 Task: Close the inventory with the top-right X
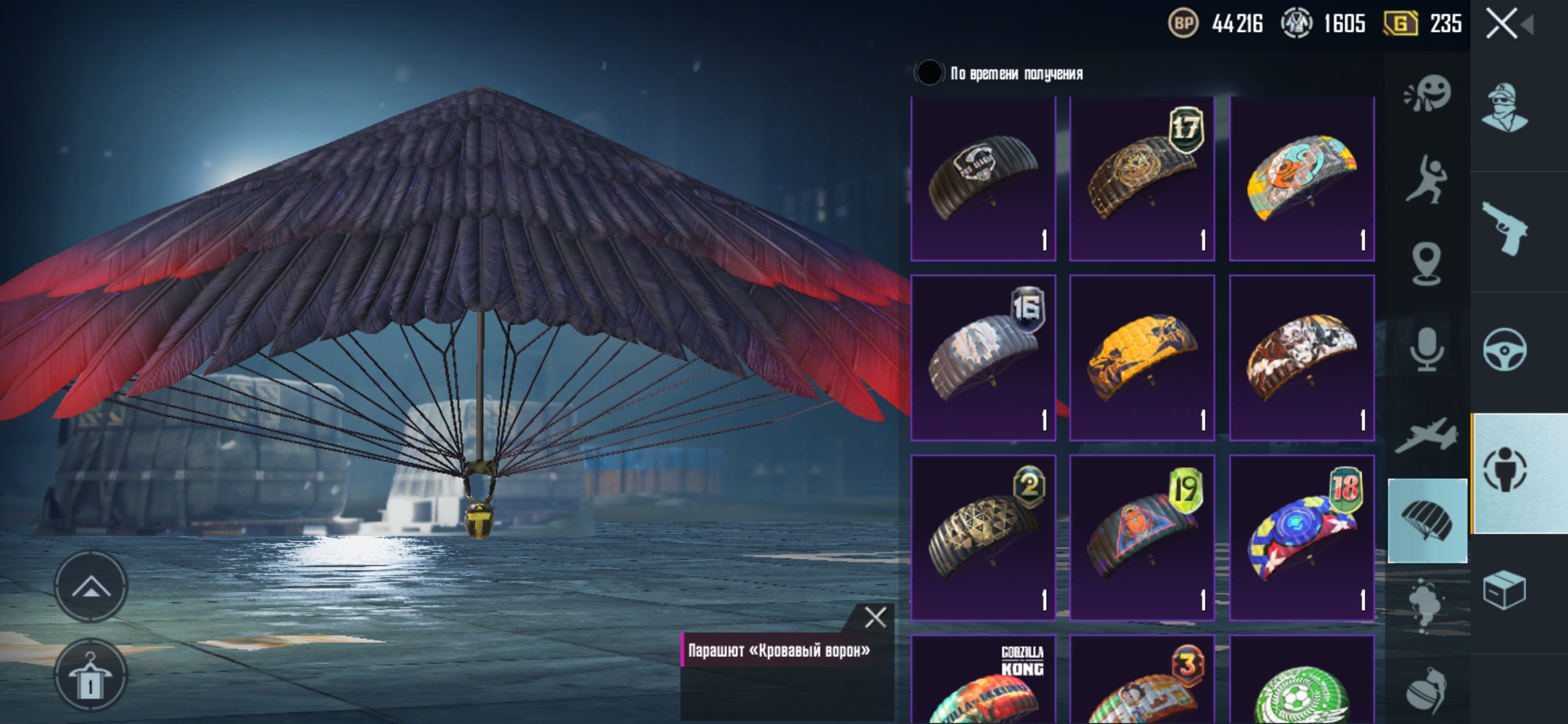coord(1502,24)
